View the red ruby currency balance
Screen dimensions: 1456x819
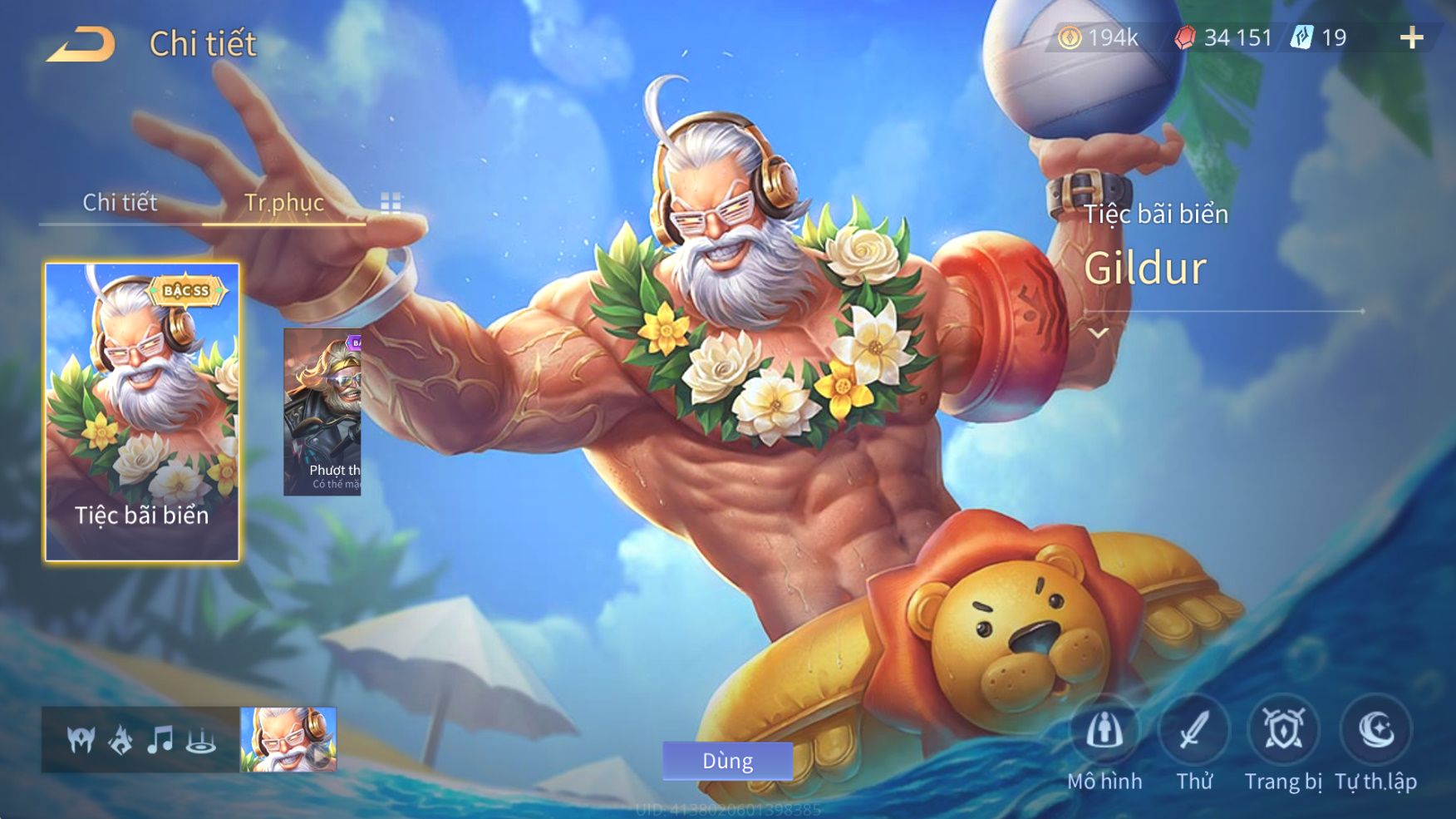pyautogui.click(x=1223, y=37)
